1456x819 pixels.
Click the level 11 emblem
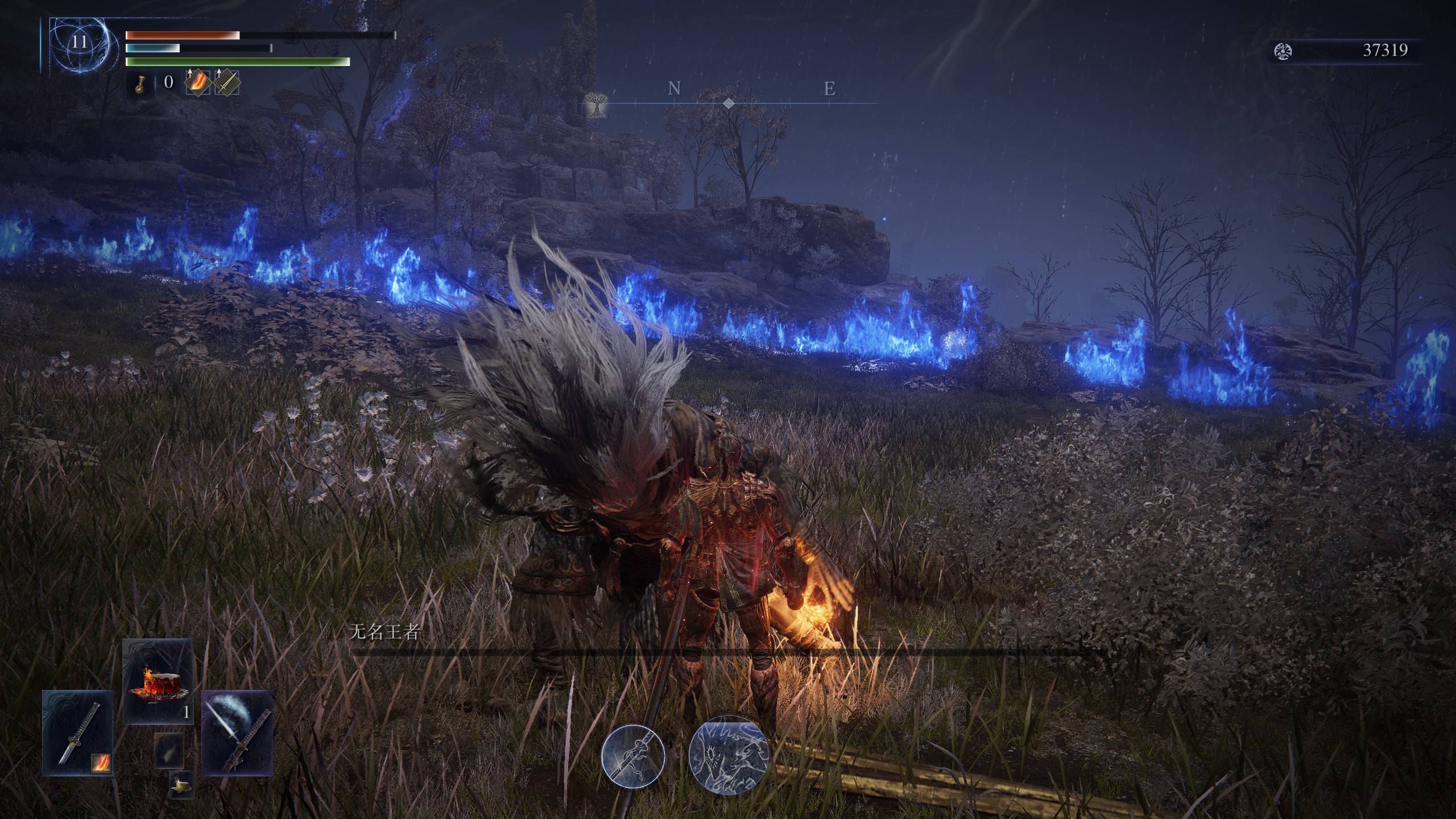[x=79, y=42]
